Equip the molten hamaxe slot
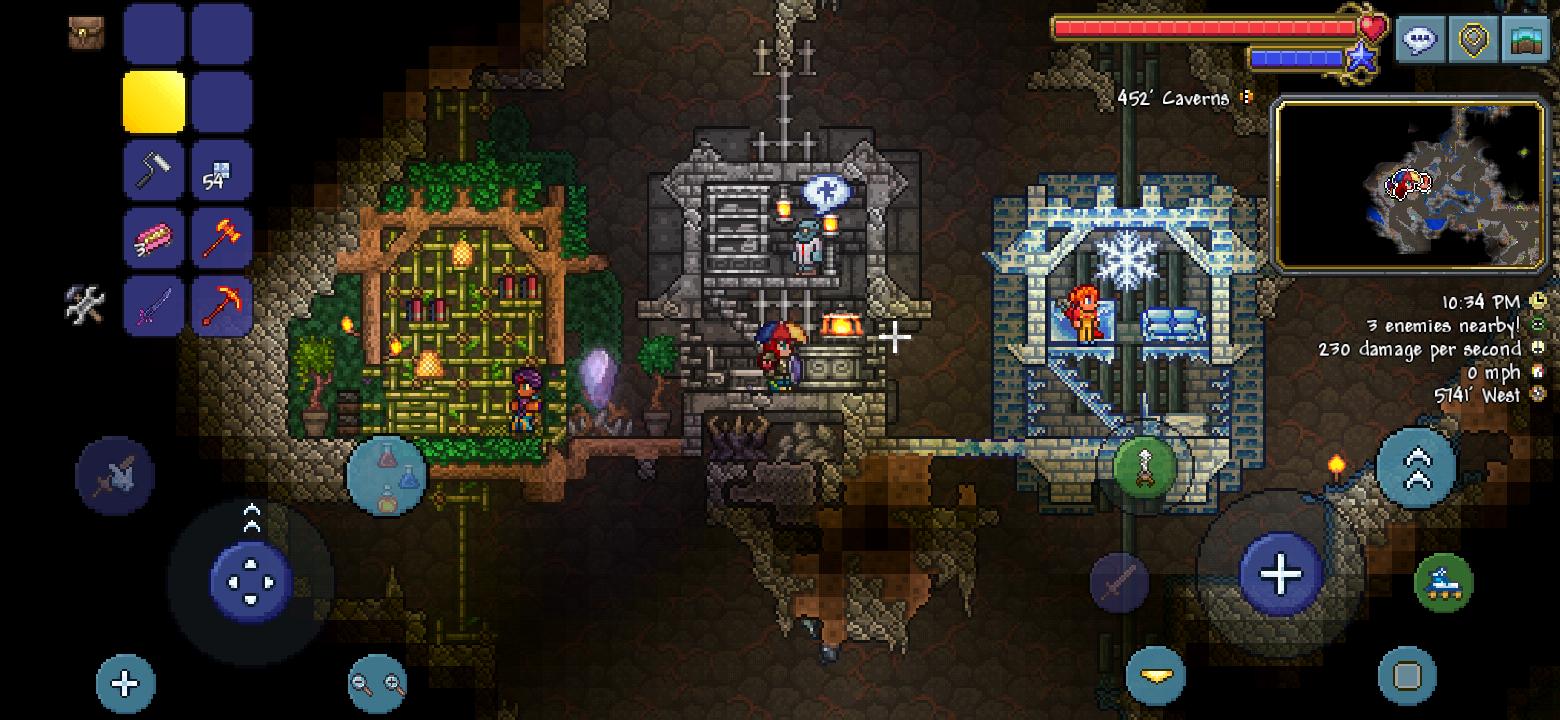 (221, 238)
